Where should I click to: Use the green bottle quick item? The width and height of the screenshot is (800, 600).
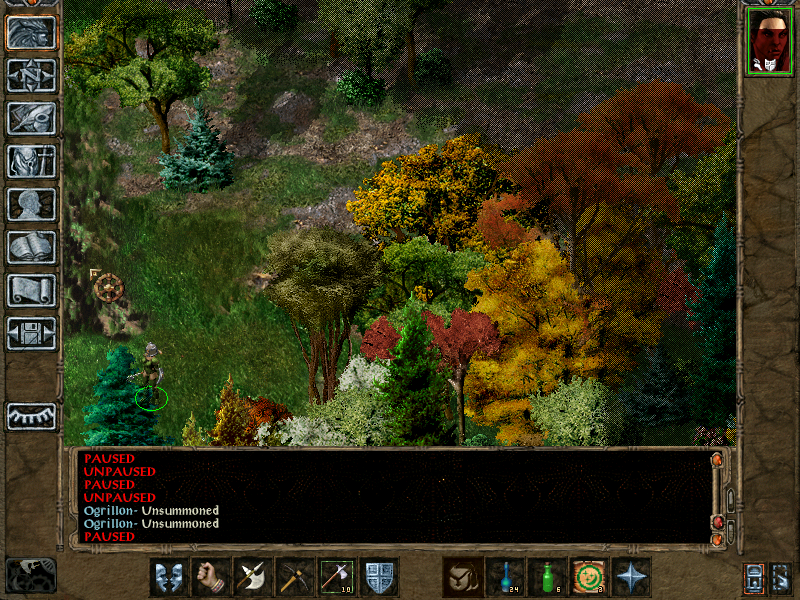click(547, 577)
